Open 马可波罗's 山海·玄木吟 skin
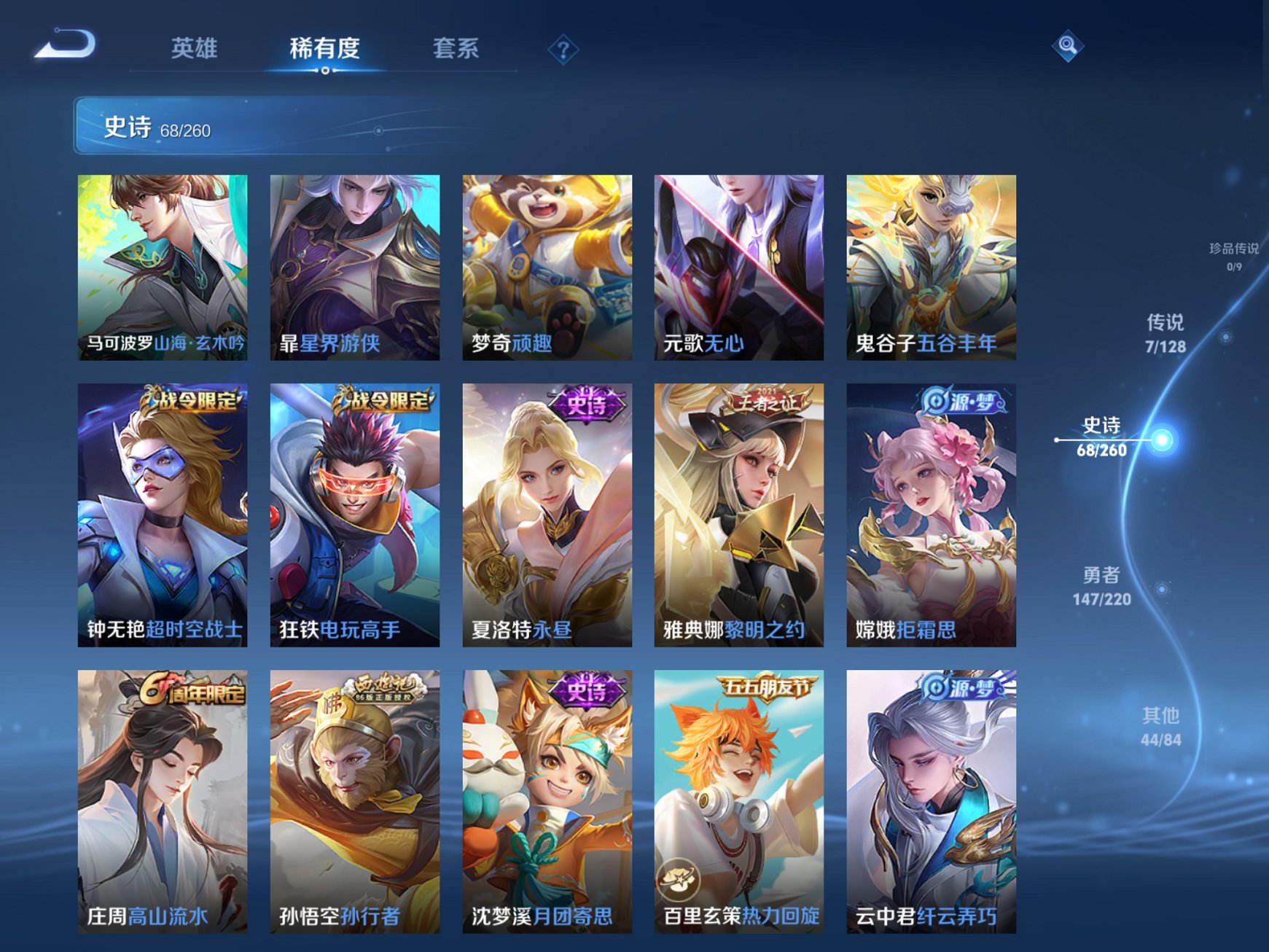The height and width of the screenshot is (952, 1269). [x=160, y=266]
